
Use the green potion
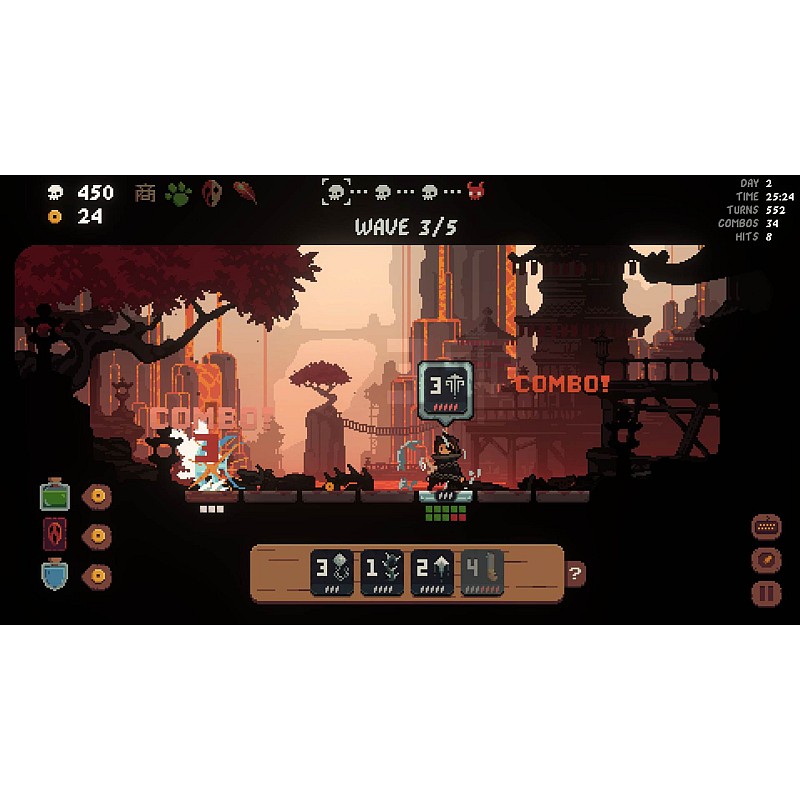(x=55, y=496)
